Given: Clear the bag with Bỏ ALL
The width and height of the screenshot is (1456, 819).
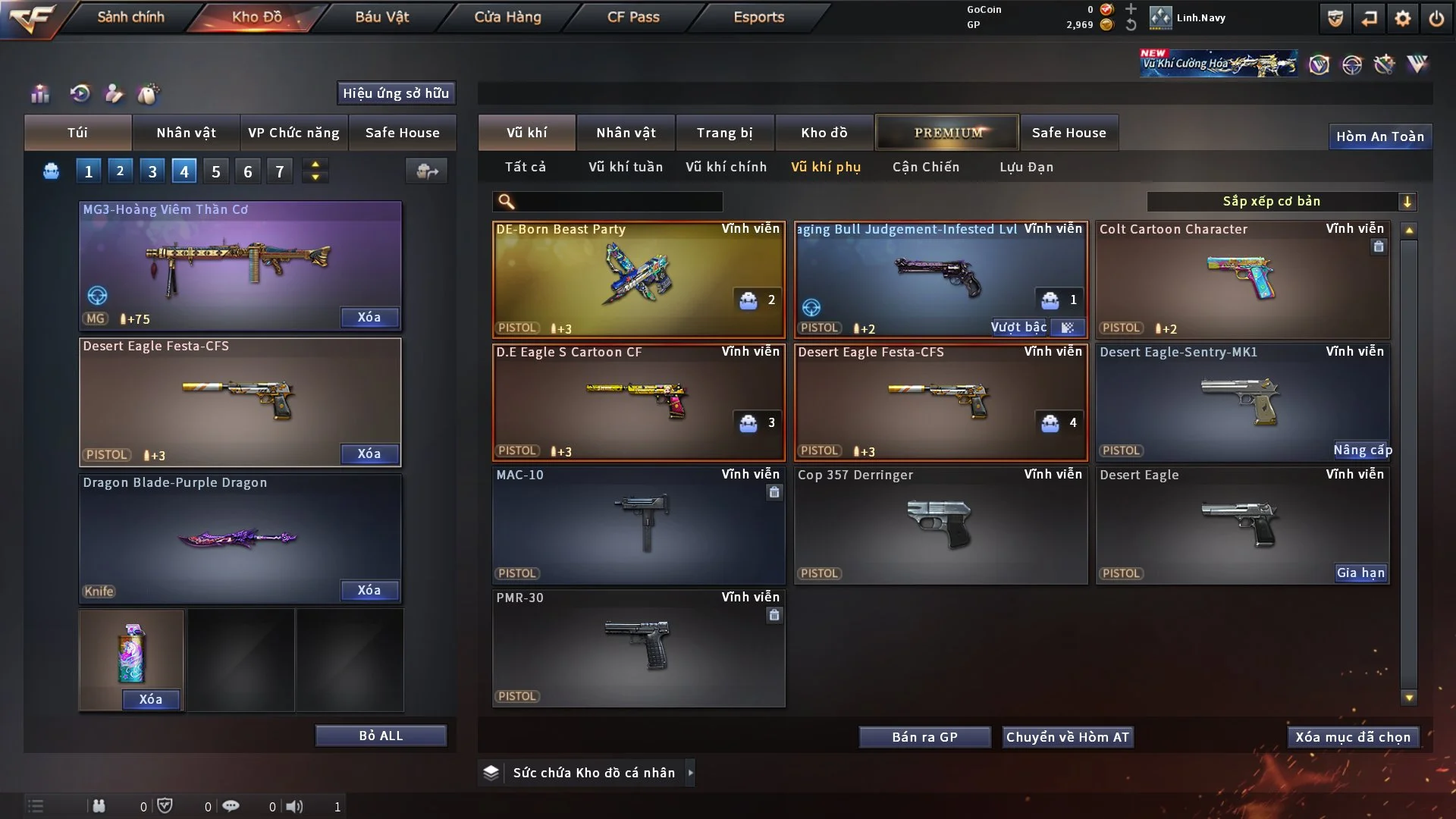Looking at the screenshot, I should (x=381, y=736).
